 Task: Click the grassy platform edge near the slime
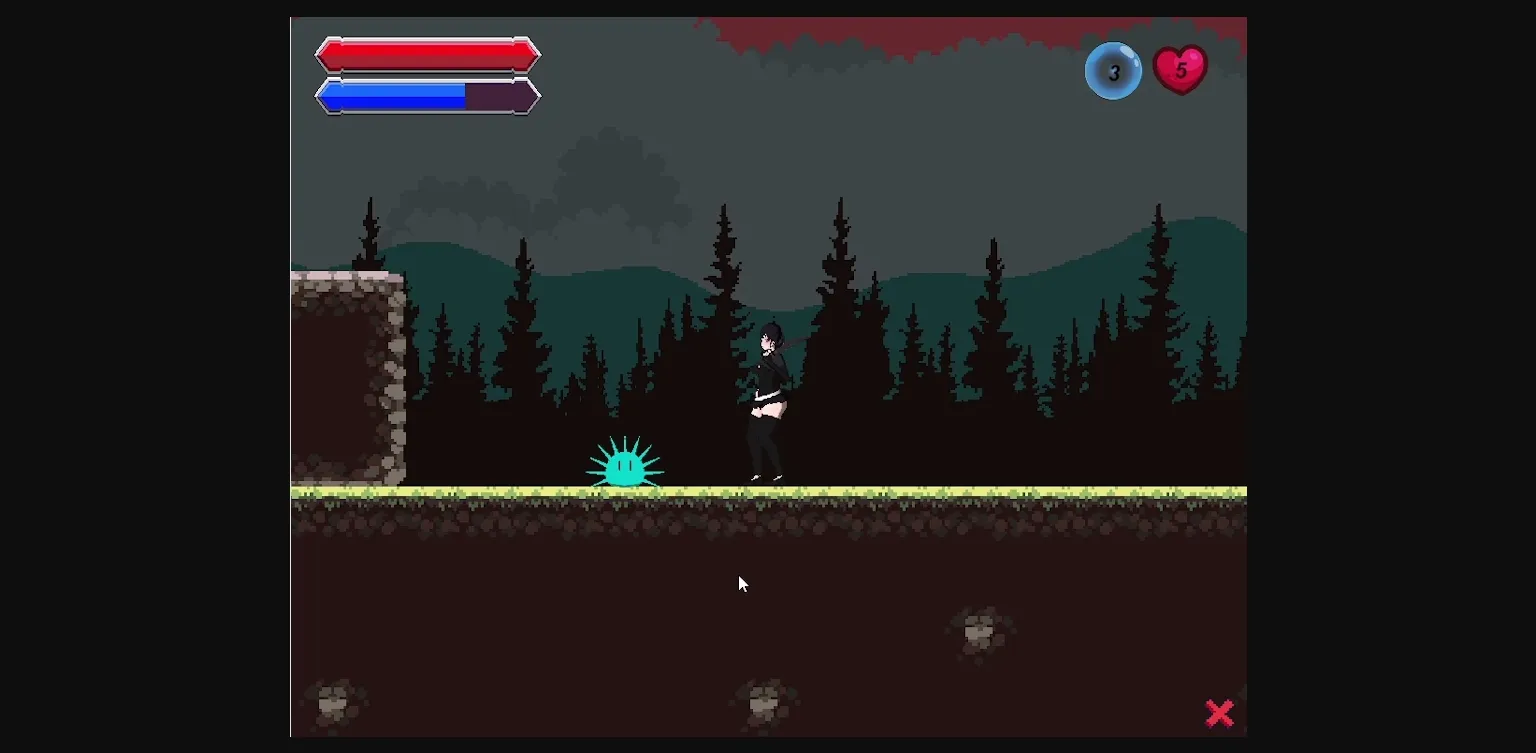(650, 490)
